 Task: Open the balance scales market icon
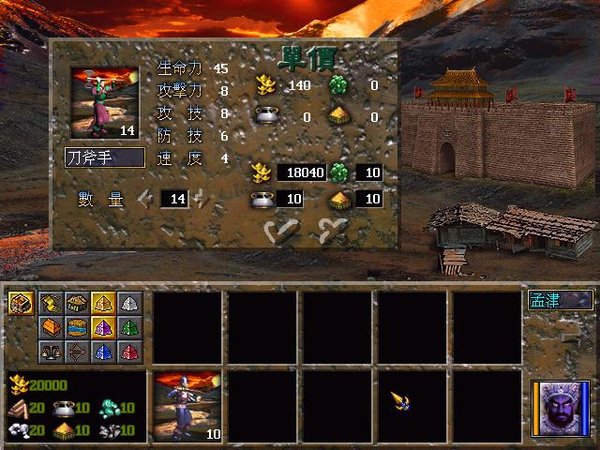click(51, 351)
